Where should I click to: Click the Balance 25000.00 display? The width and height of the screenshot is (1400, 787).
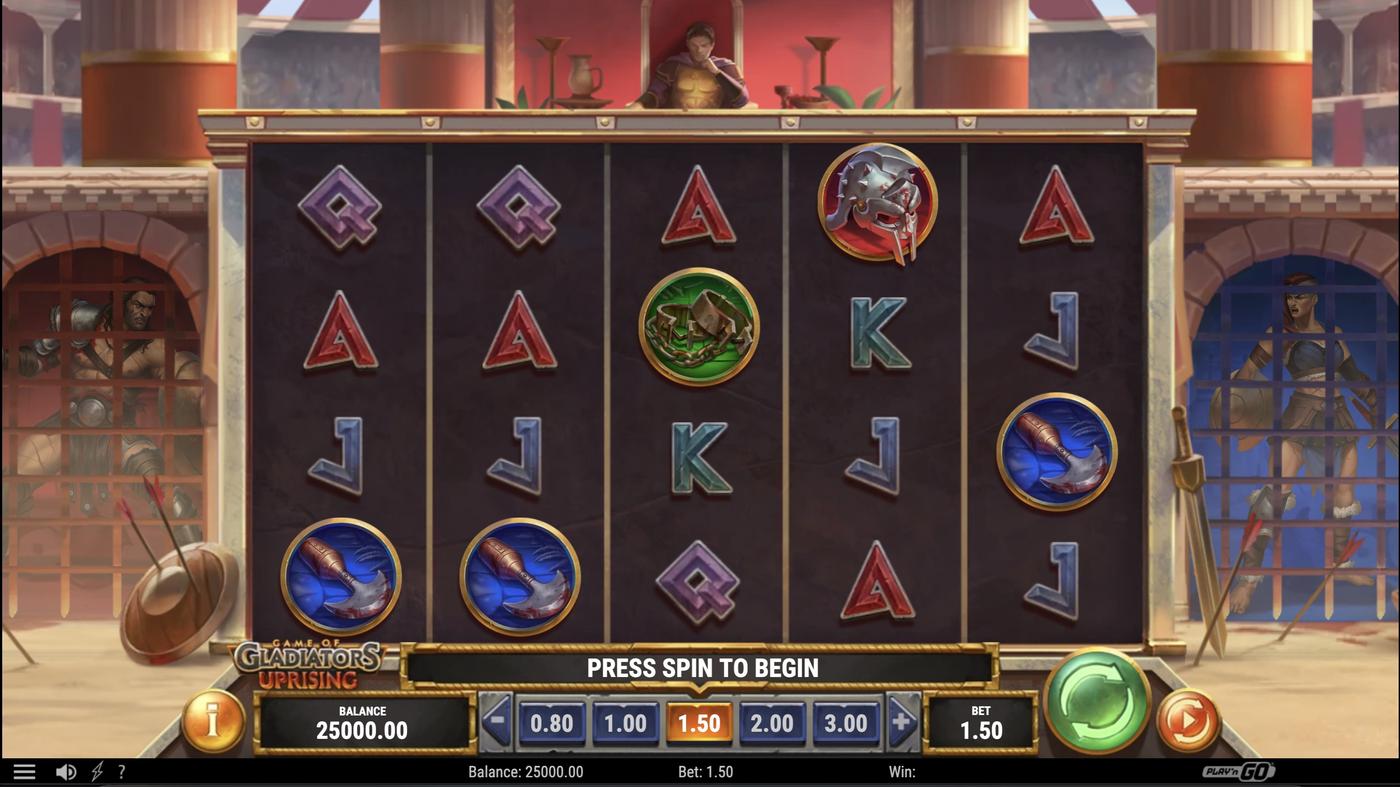363,722
